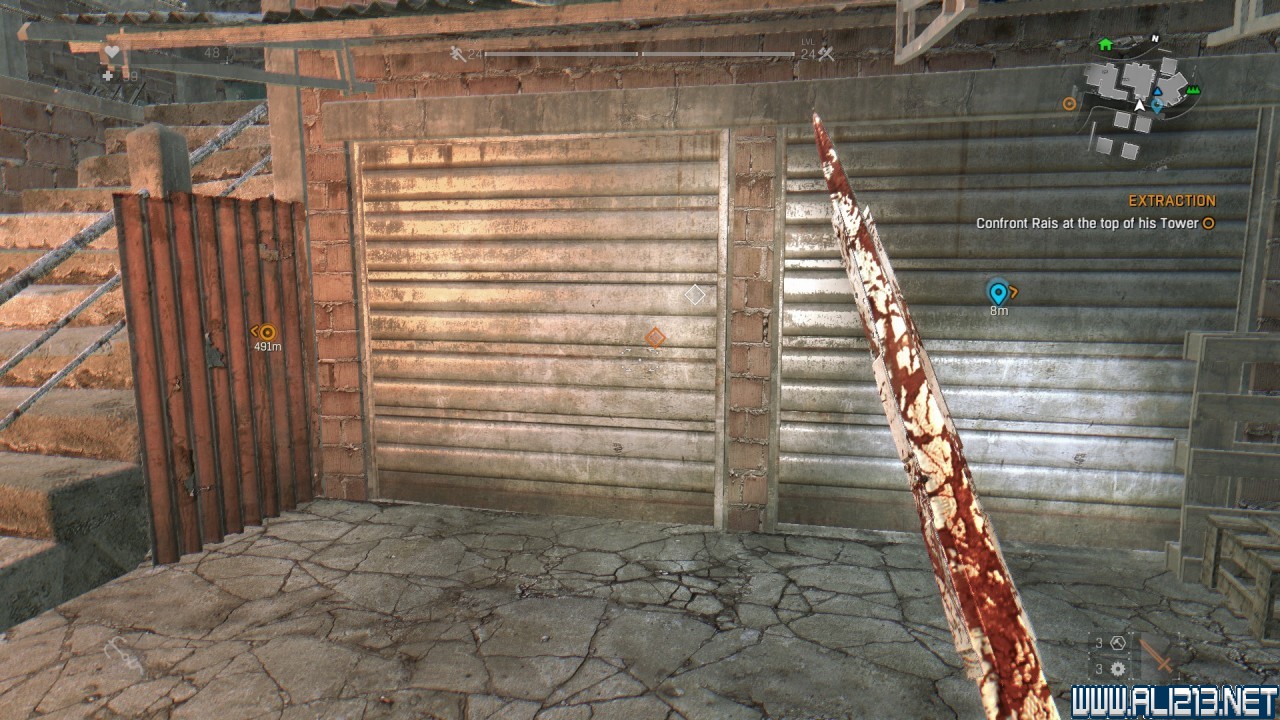The height and width of the screenshot is (720, 1280).
Task: Click the hammer throwable item icon
Action: [x=1118, y=644]
